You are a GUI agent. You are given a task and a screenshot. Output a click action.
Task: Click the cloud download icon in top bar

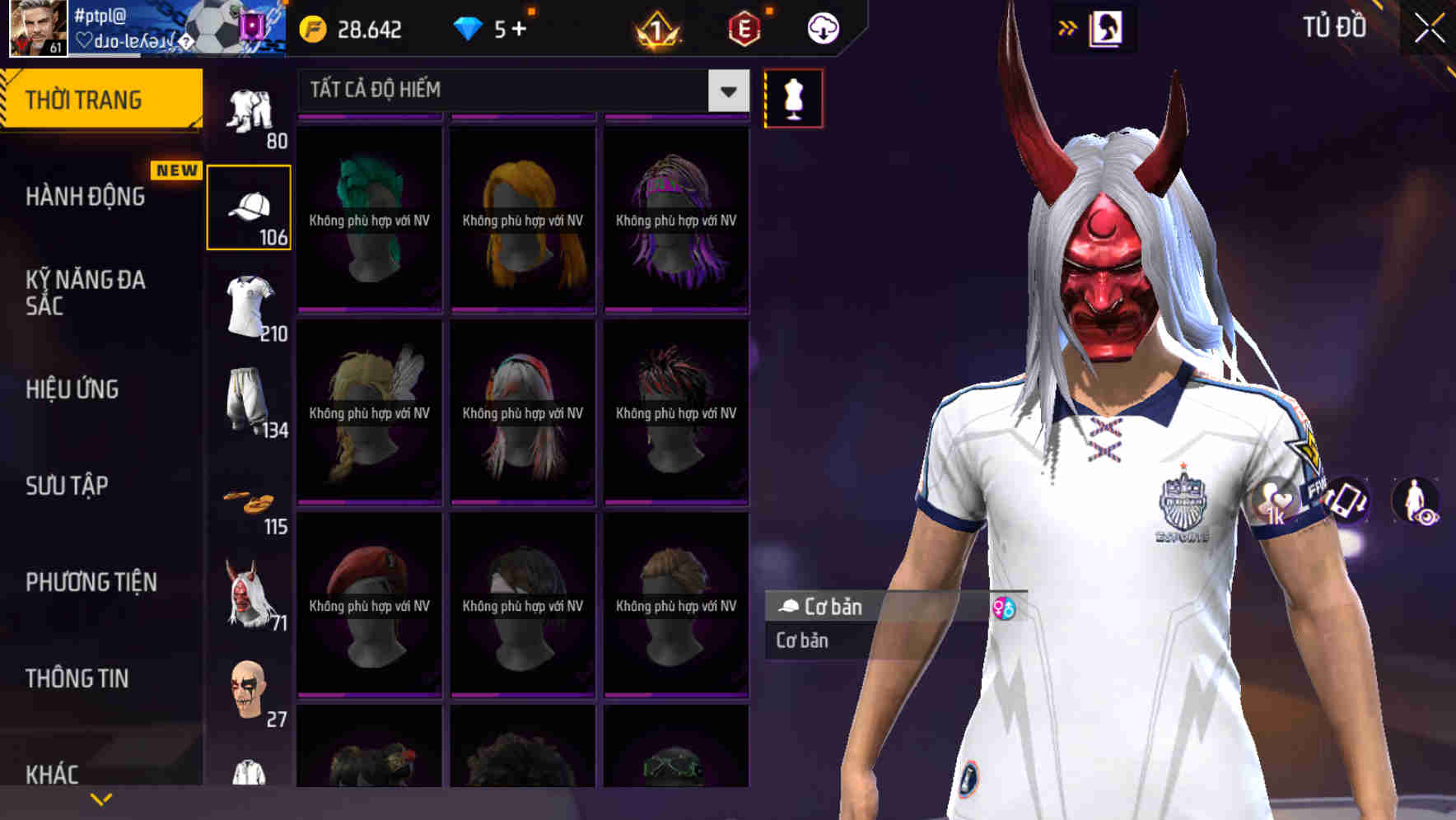(x=822, y=27)
